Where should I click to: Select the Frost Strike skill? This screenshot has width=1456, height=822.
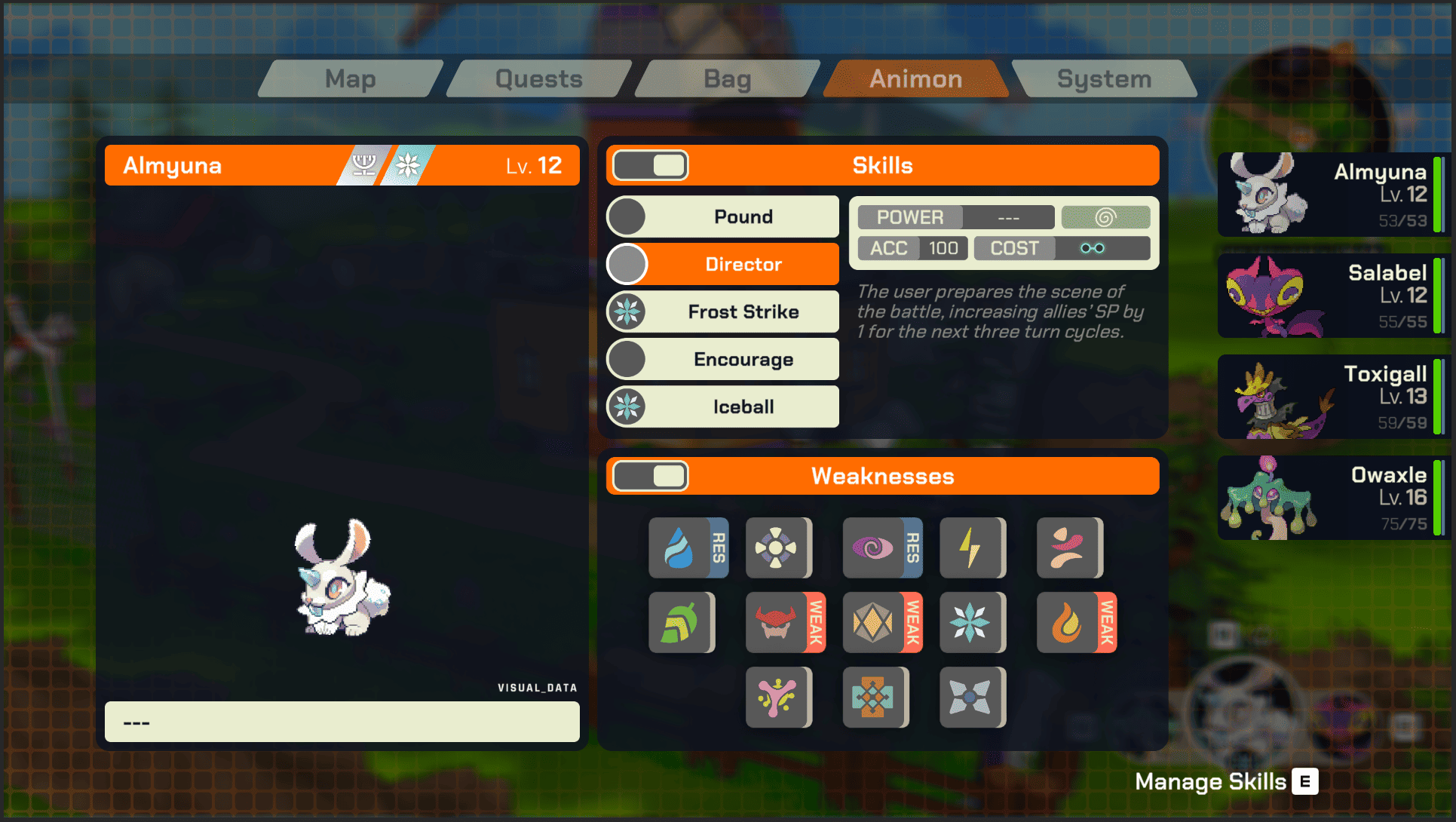point(743,312)
